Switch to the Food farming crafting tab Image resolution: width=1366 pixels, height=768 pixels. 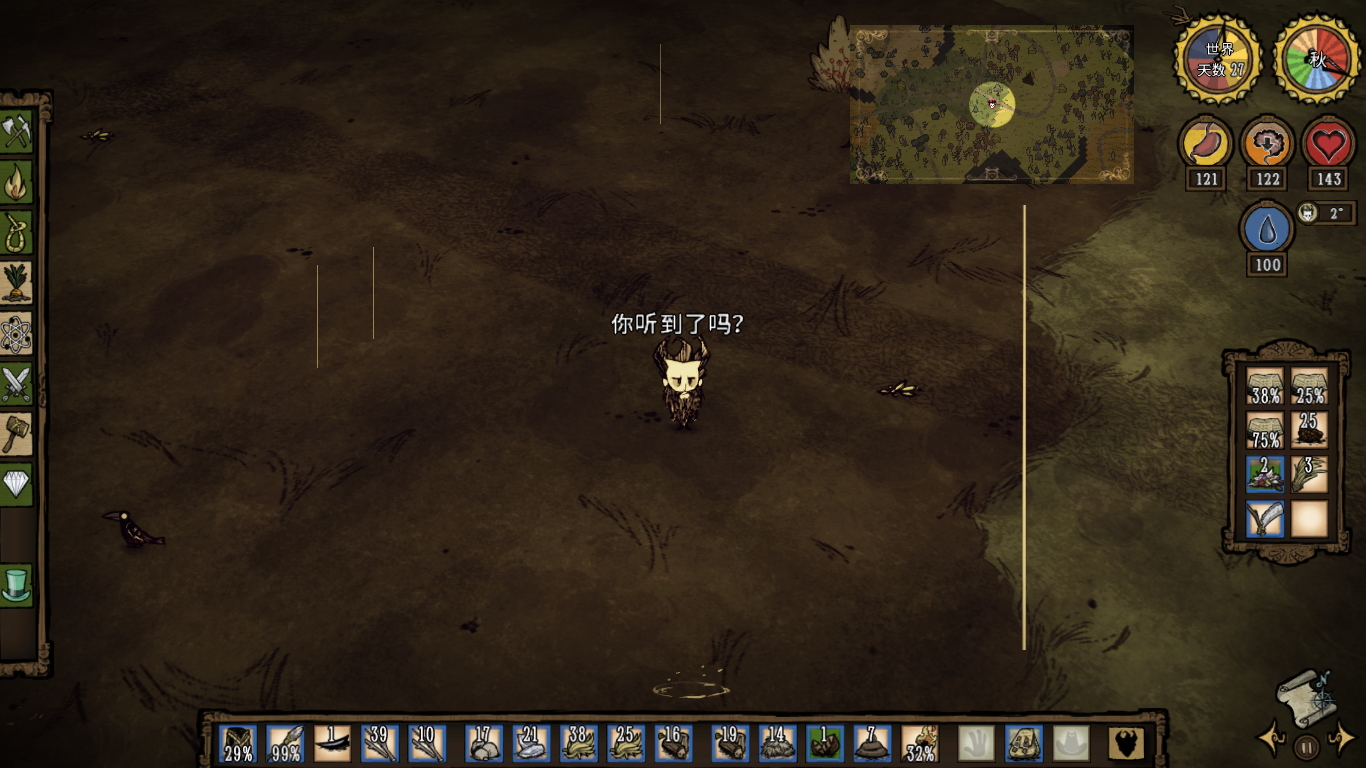point(17,283)
